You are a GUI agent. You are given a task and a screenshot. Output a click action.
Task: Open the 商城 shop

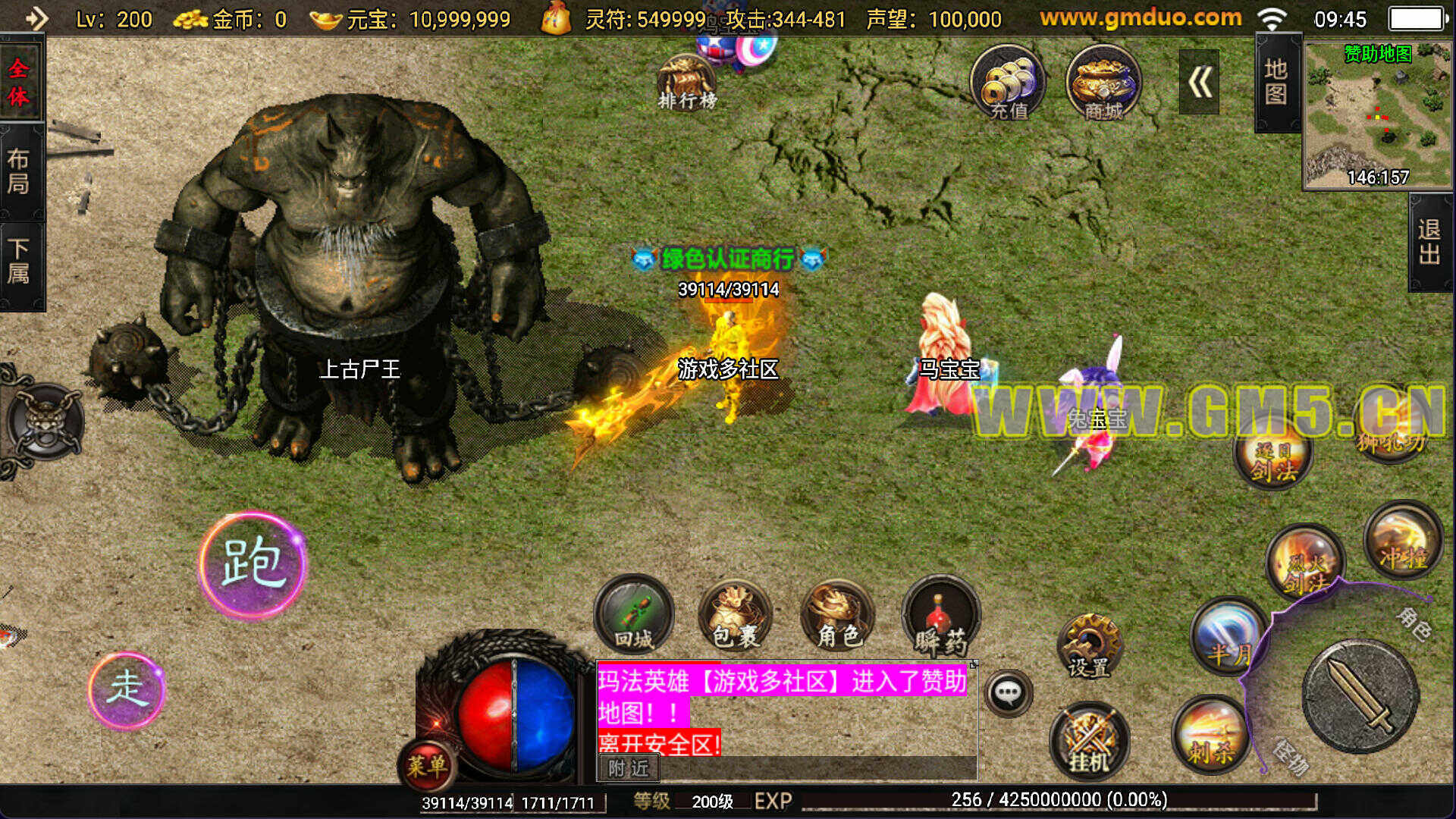(x=1103, y=83)
